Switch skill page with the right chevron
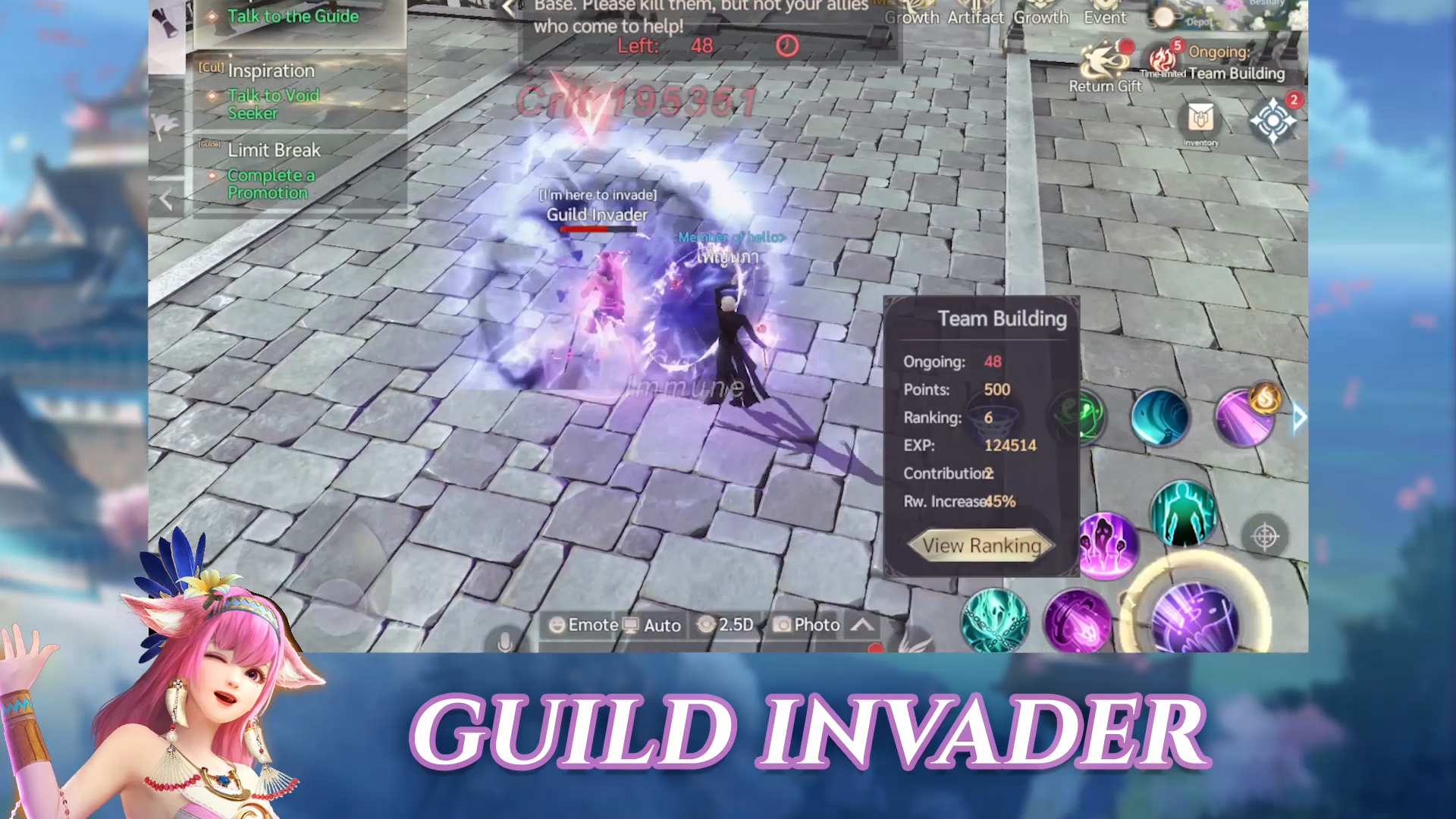Viewport: 1456px width, 819px height. pos(1300,417)
